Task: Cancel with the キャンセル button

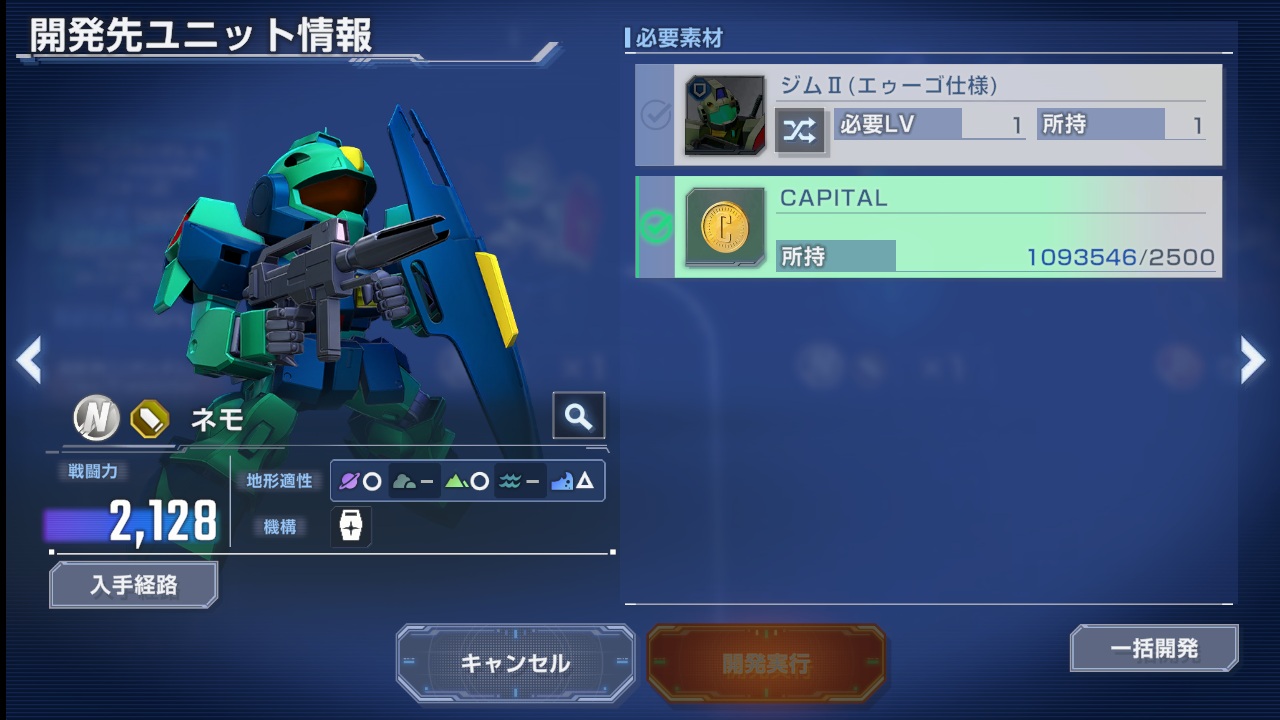Action: [515, 663]
